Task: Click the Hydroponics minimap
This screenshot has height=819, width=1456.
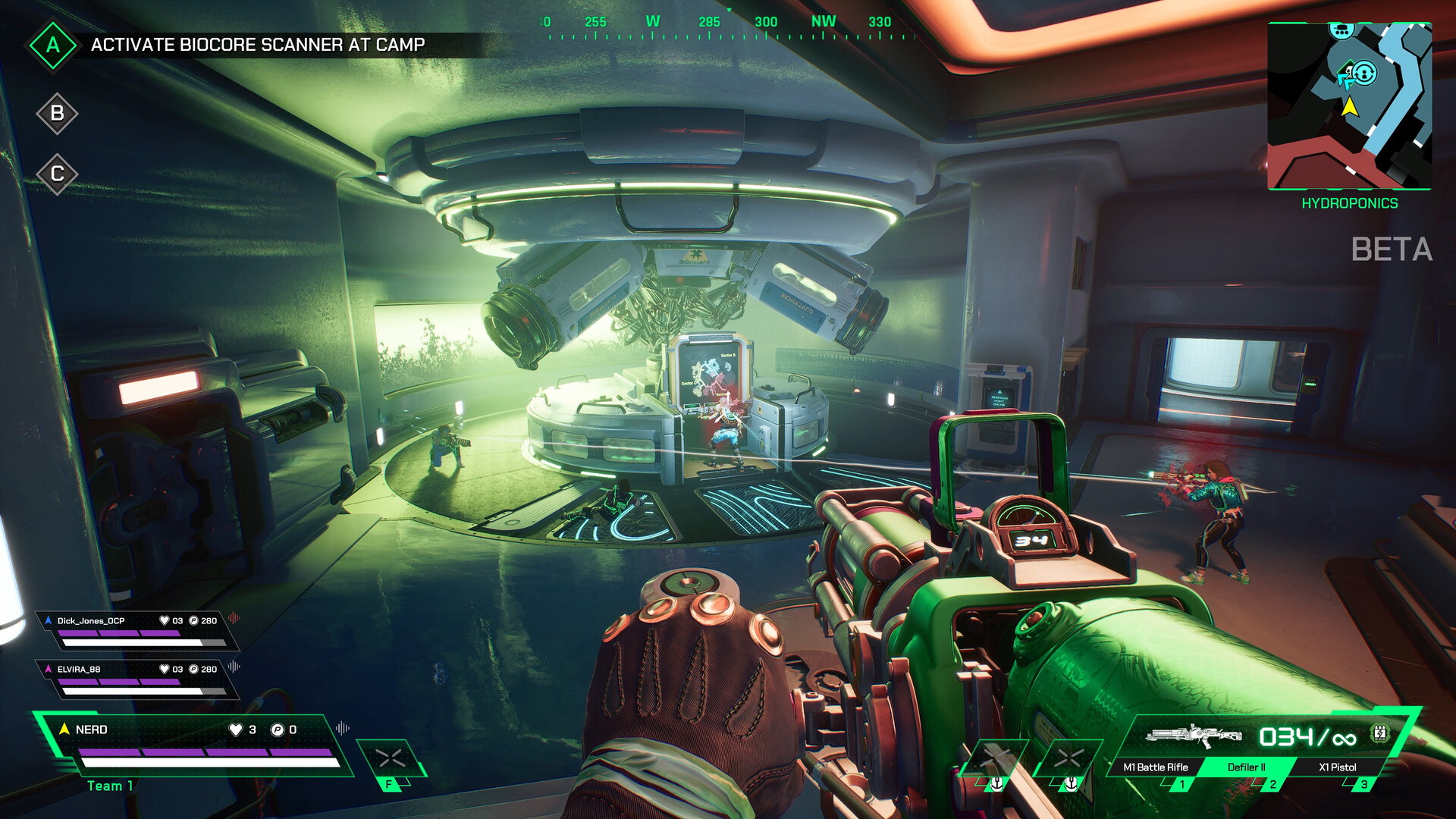Action: 1349,106
